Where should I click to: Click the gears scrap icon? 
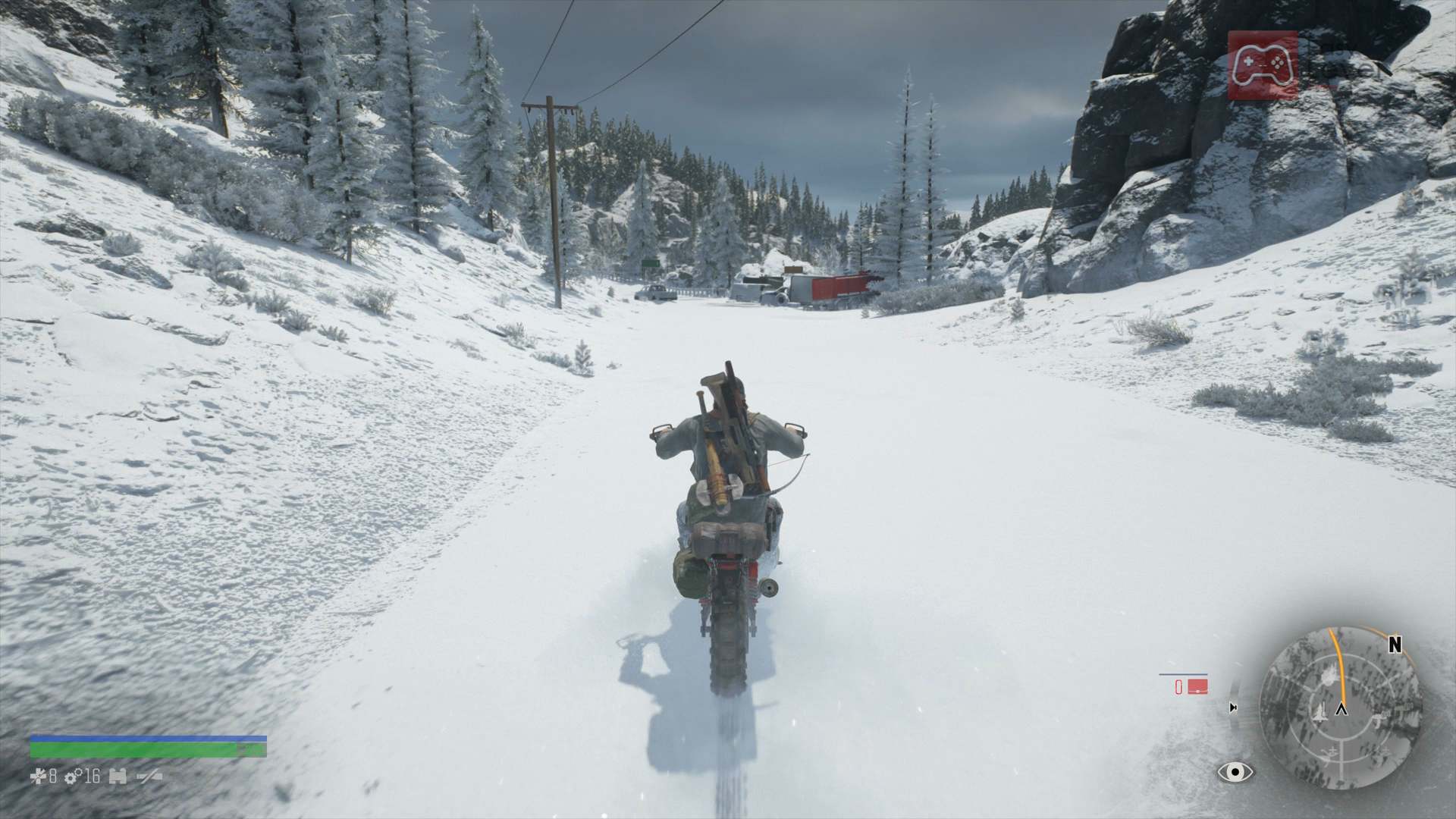74,777
